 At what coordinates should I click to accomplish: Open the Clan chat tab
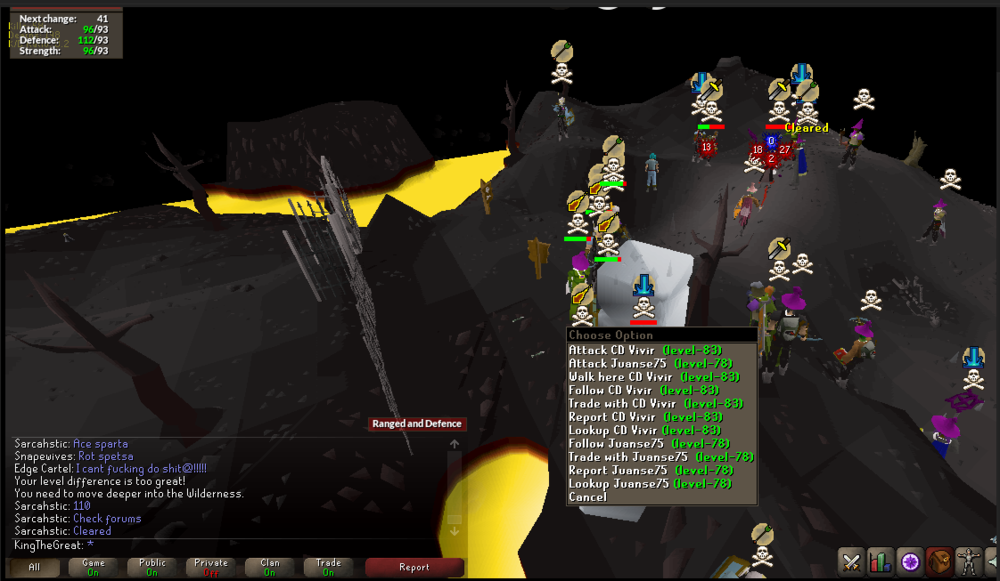pos(270,567)
